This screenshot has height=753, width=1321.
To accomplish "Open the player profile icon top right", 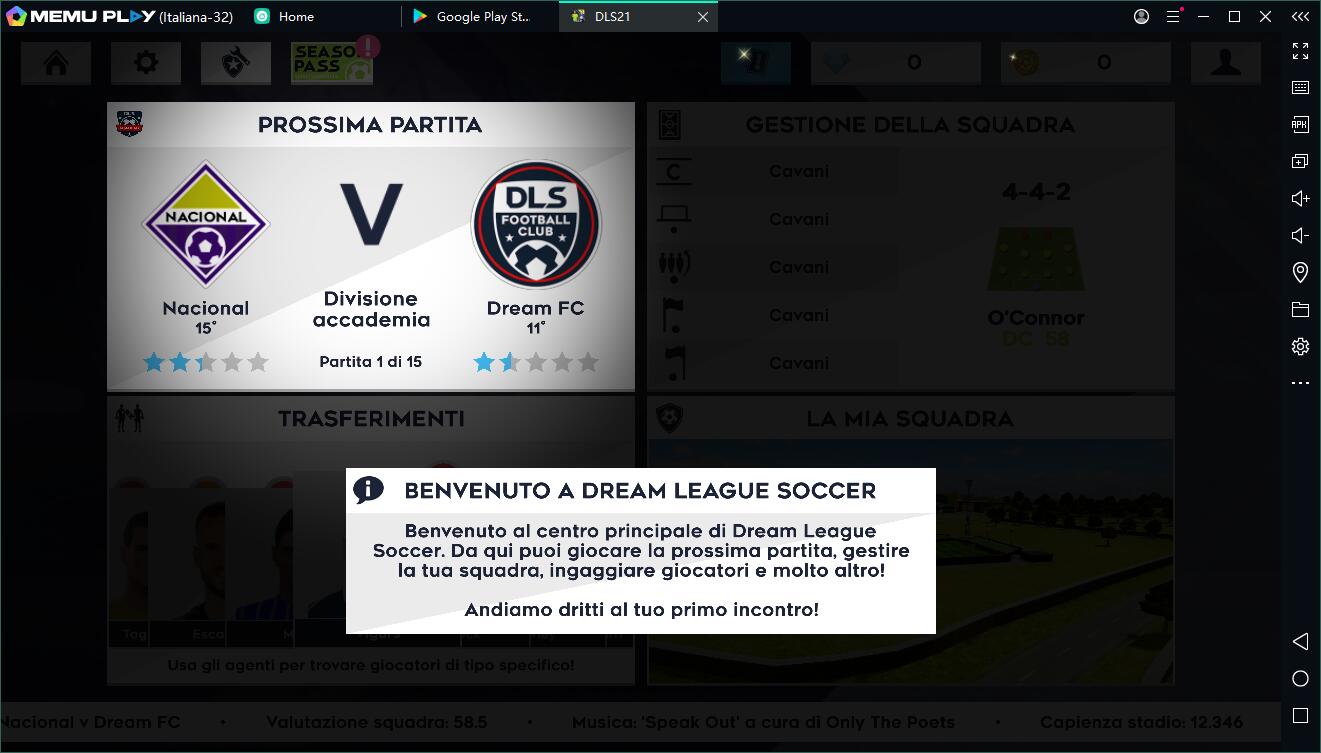I will (x=1226, y=62).
